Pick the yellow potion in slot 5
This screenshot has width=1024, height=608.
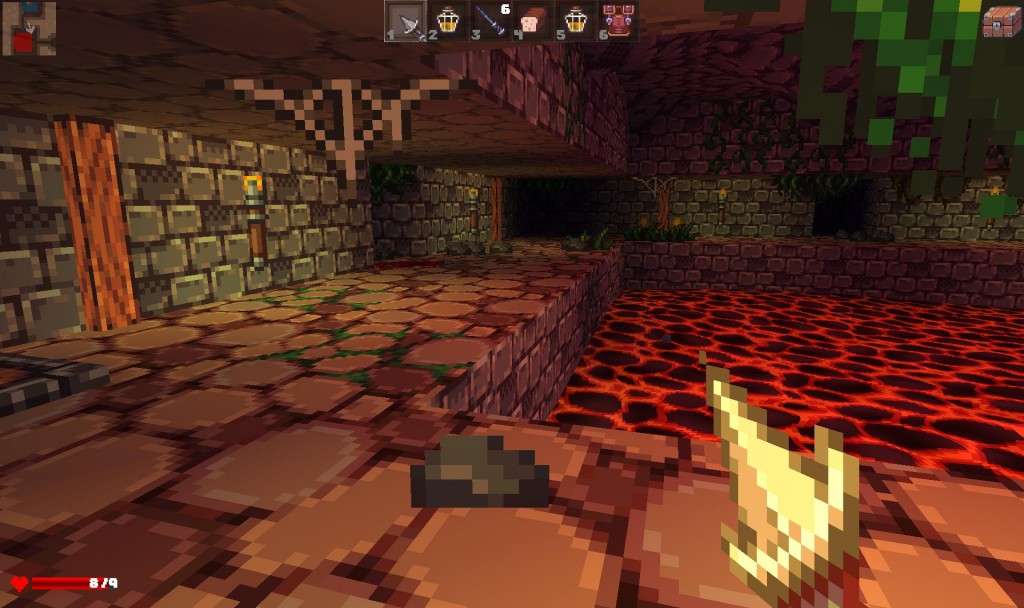(x=576, y=21)
